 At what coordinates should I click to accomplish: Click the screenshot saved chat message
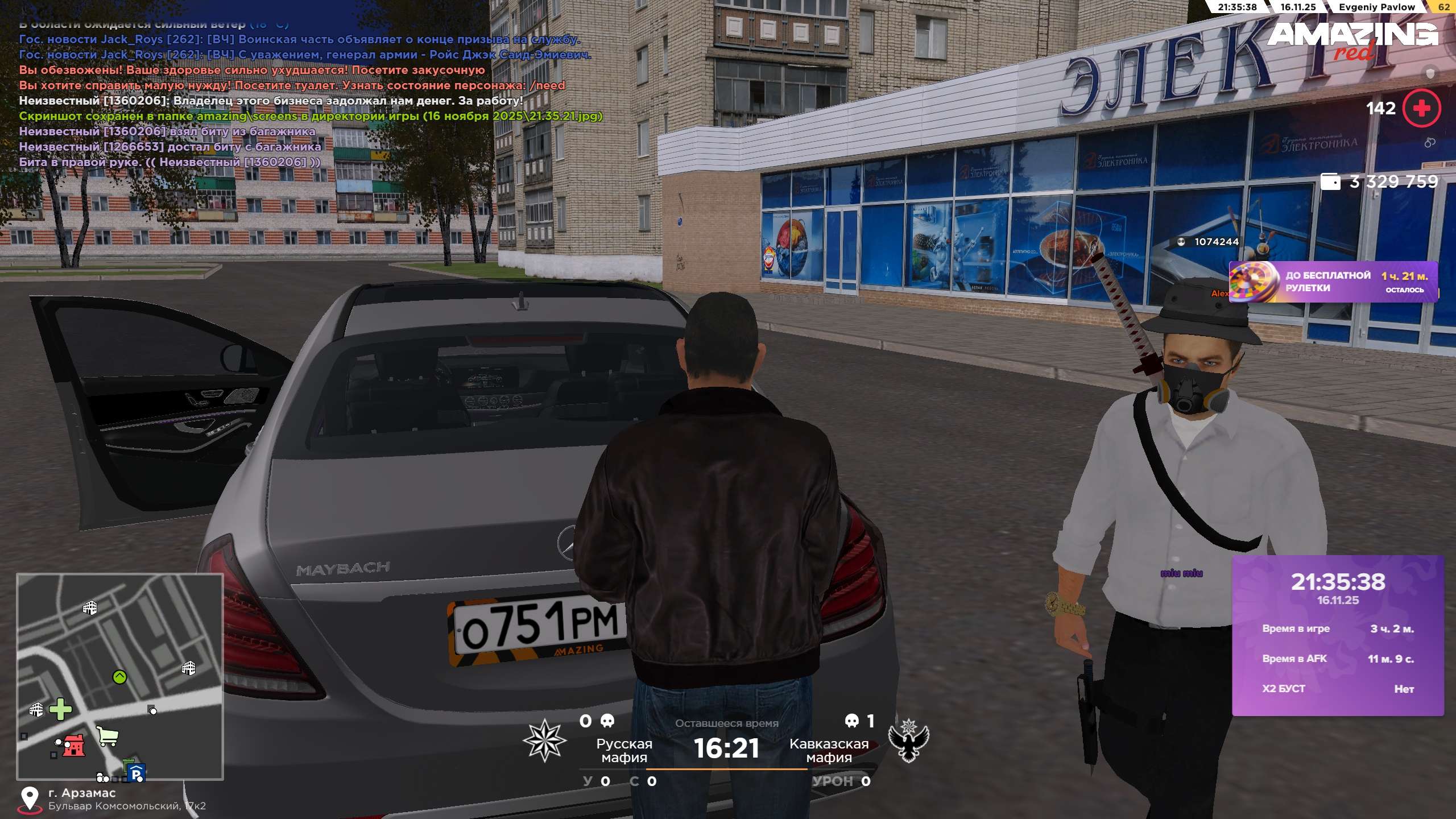311,116
